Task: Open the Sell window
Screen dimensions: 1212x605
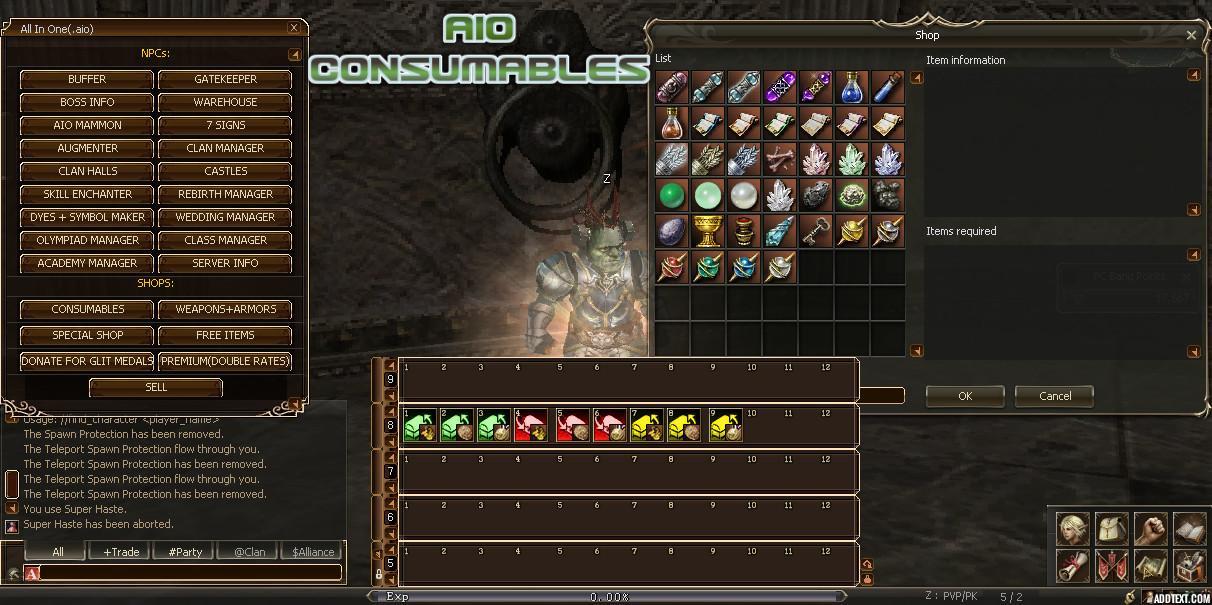Action: click(156, 387)
